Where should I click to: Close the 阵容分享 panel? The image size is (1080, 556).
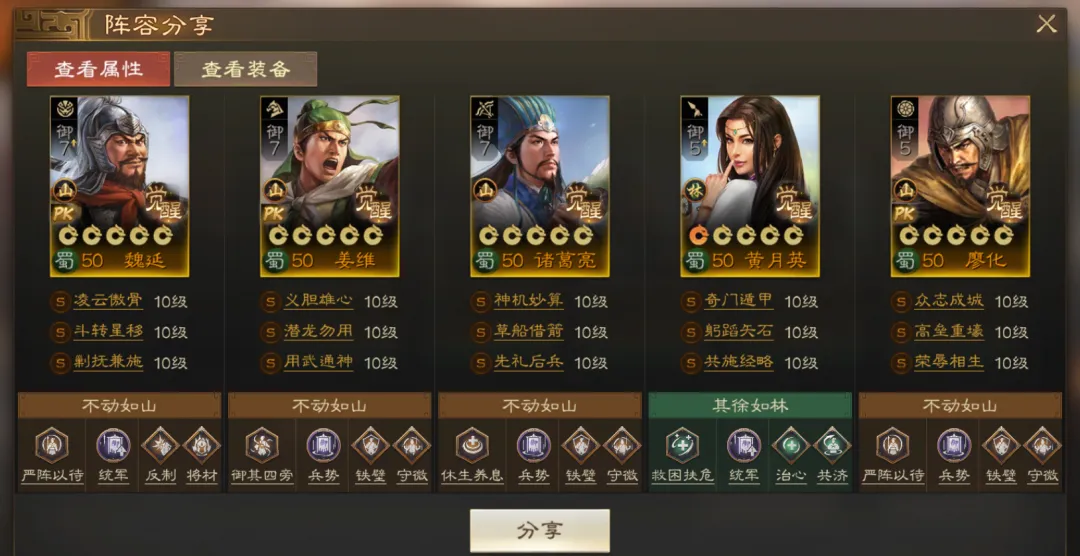pyautogui.click(x=1046, y=25)
